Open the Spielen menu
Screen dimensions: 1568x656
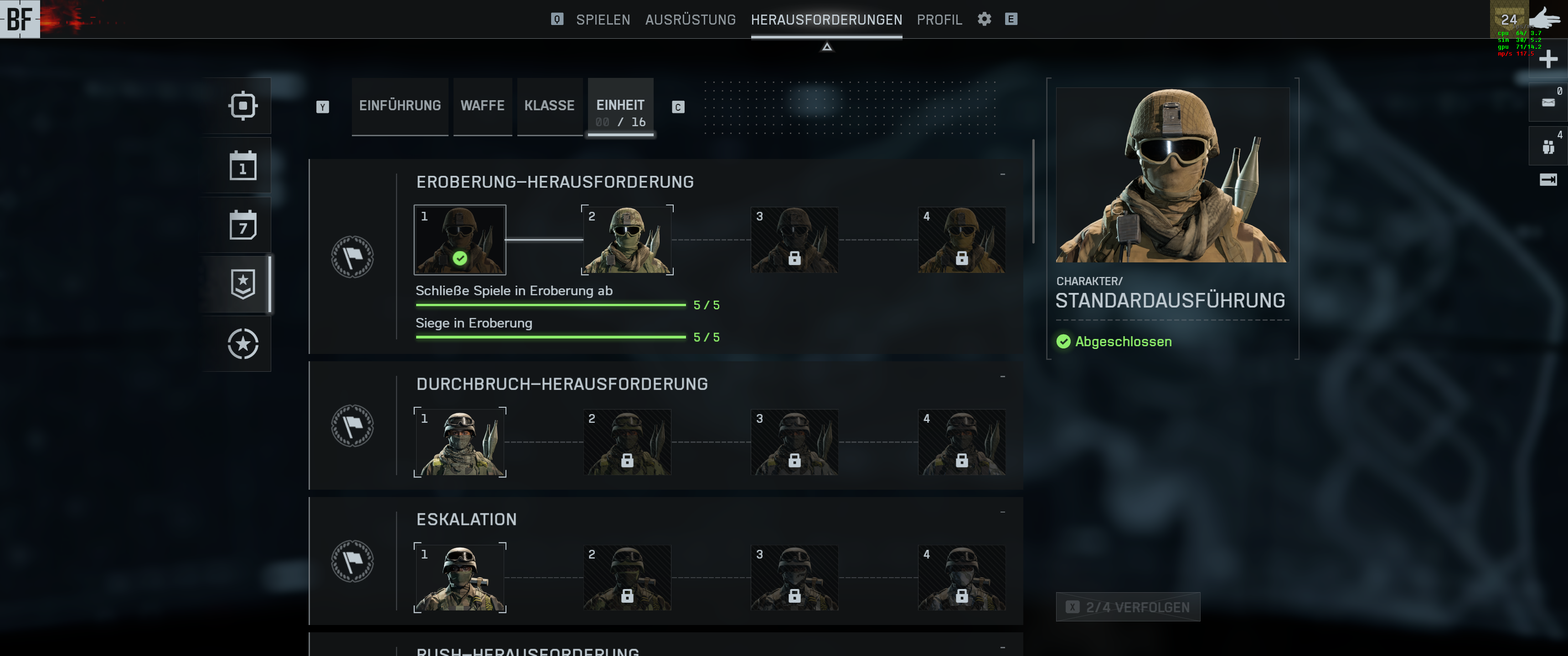(603, 20)
